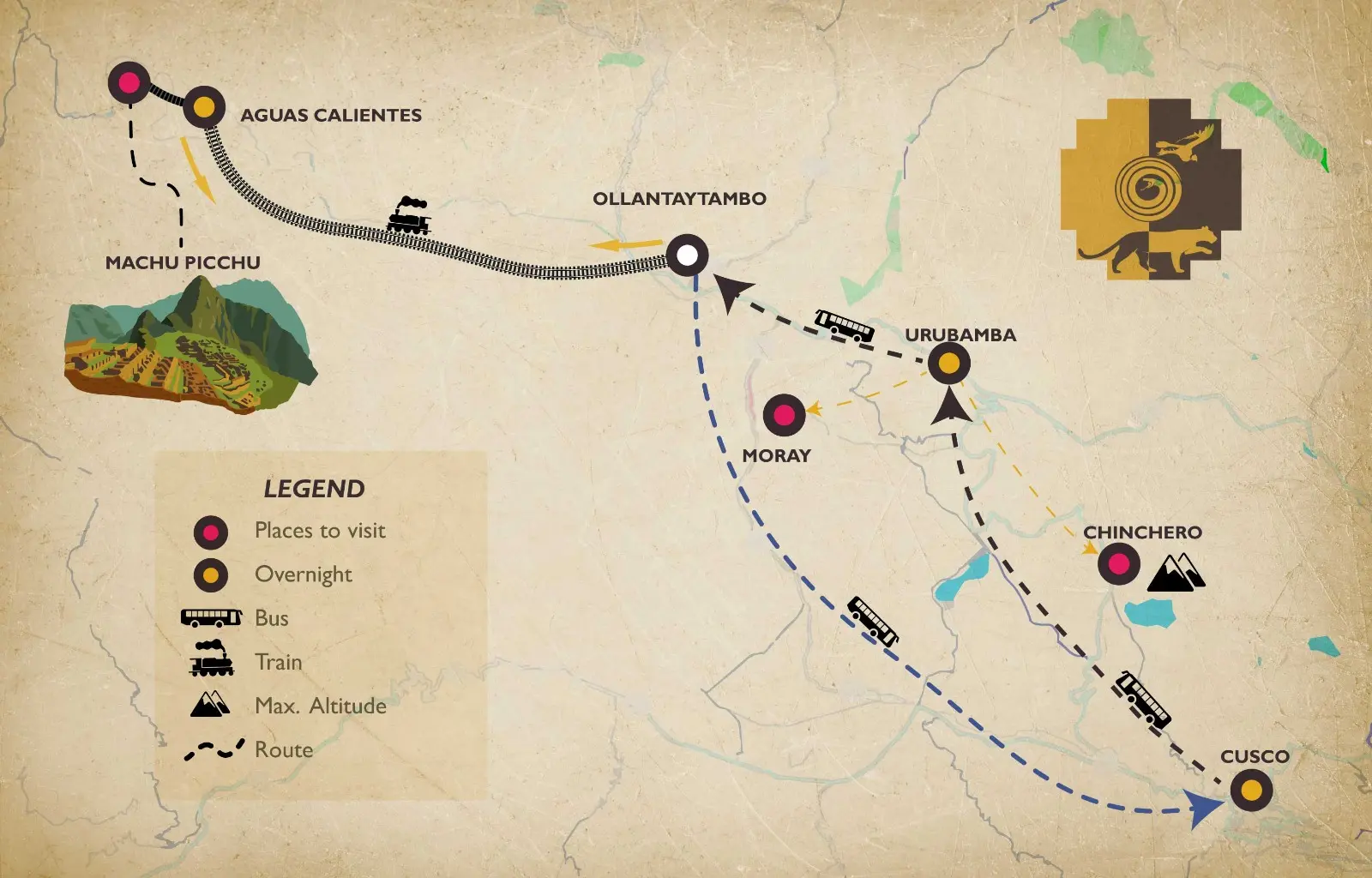Click the Ollantaytambo map marker
Viewport: 1372px width, 878px height.
coord(687,255)
